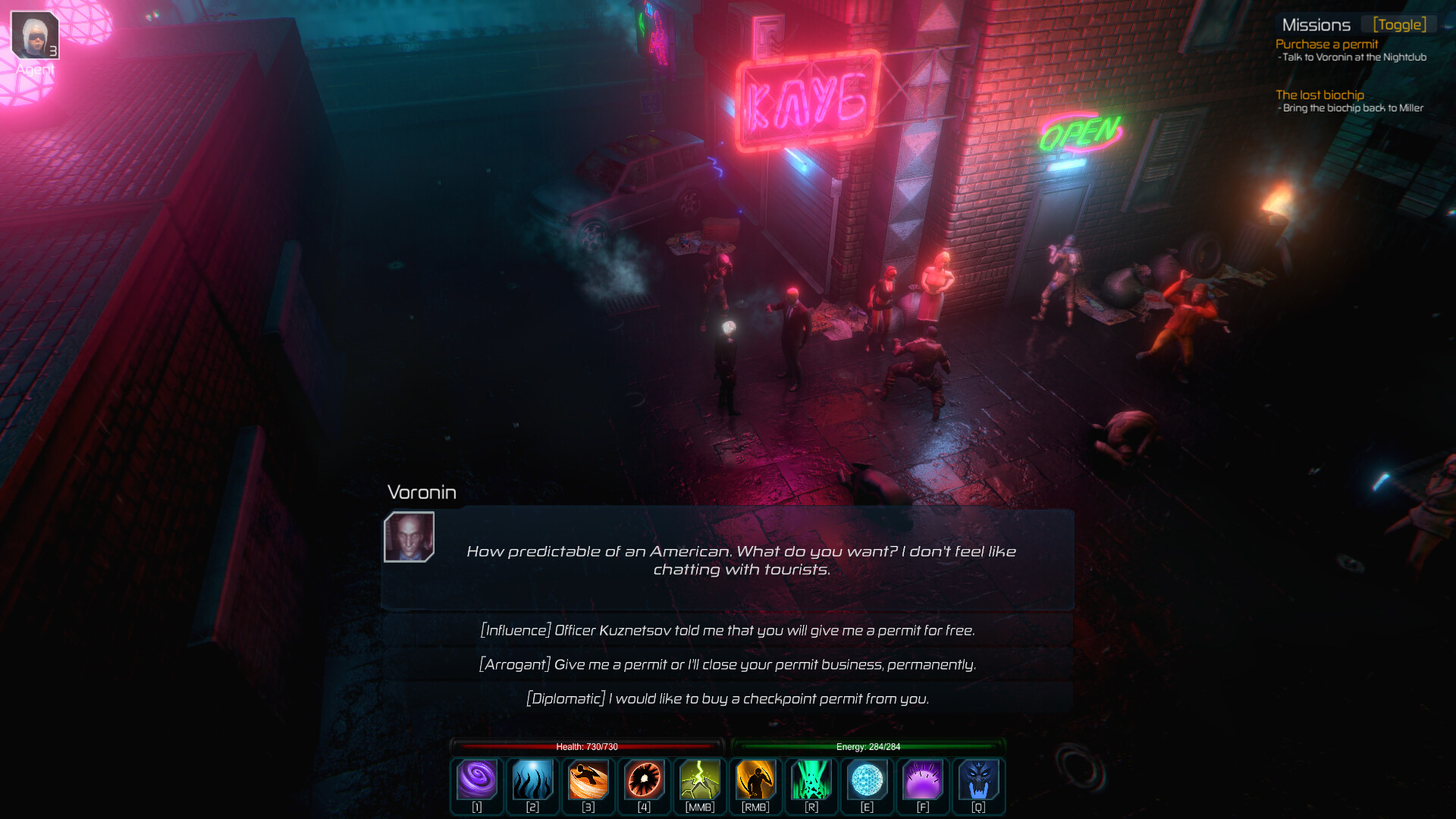Select the blue sphere shield E ability

tap(867, 786)
